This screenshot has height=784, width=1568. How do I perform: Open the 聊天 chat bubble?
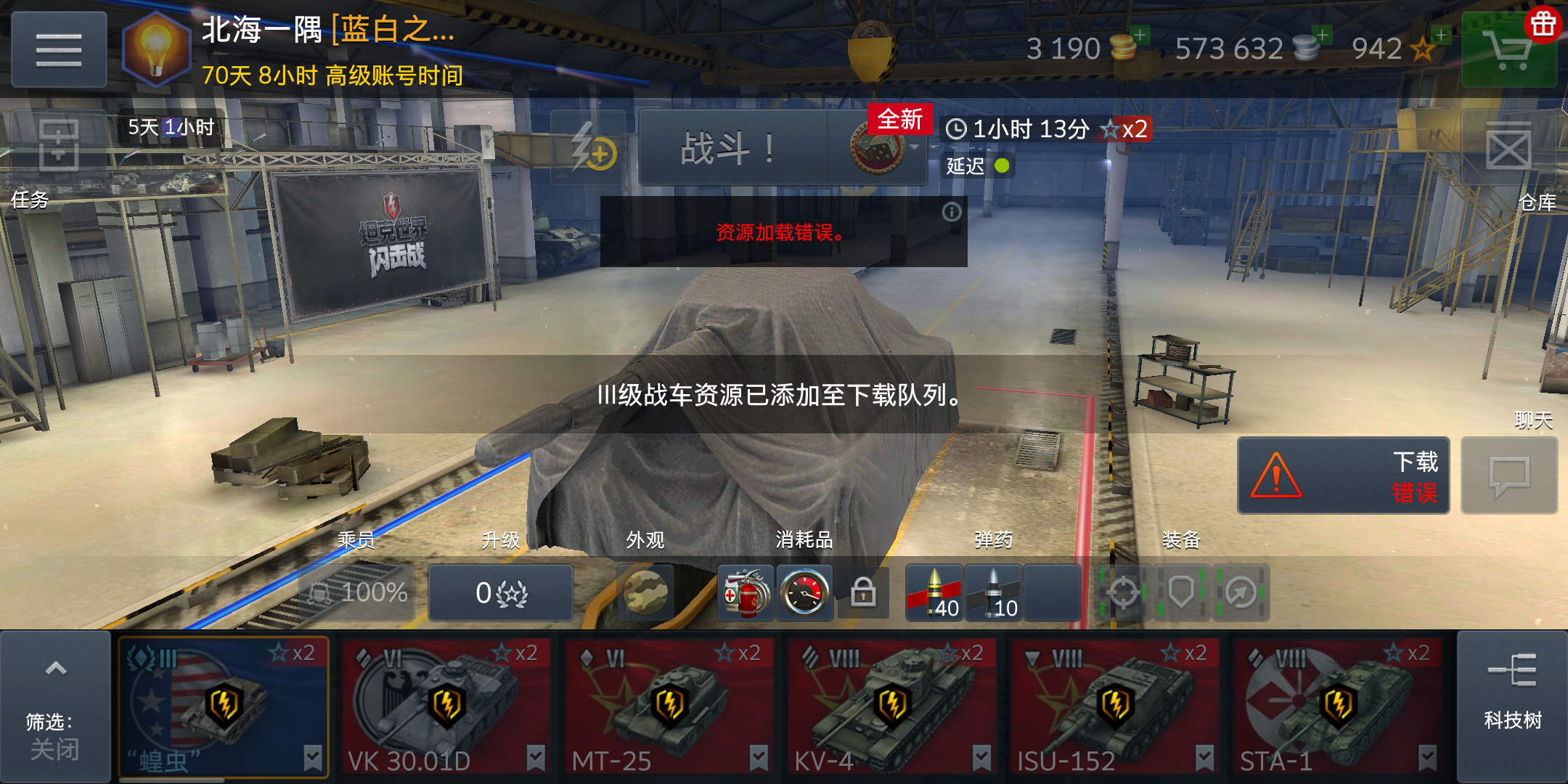click(x=1509, y=475)
